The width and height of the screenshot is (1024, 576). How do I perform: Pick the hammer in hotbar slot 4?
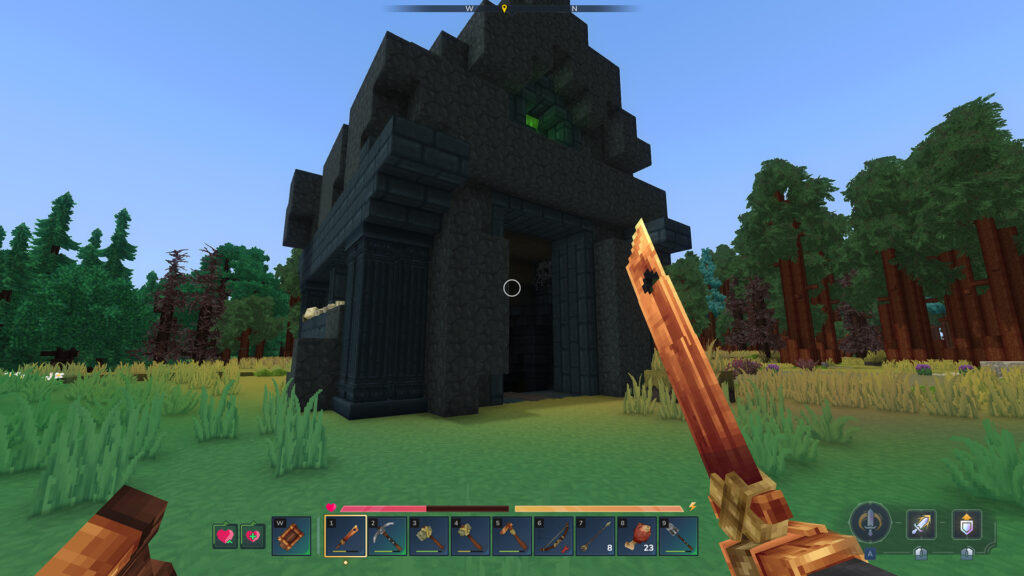coord(470,536)
